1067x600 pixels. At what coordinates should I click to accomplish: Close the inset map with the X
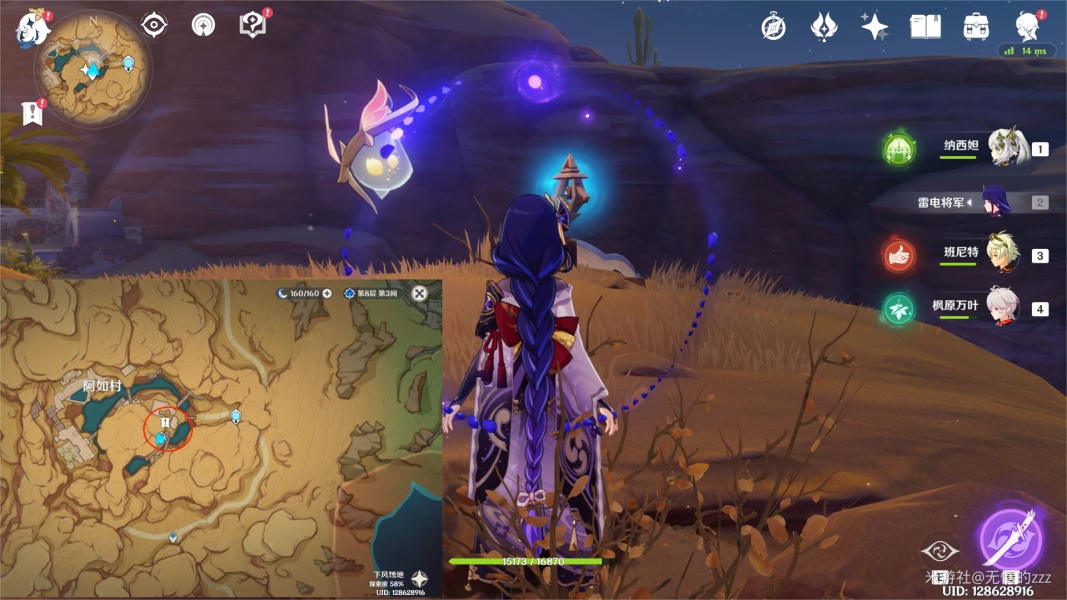(420, 293)
